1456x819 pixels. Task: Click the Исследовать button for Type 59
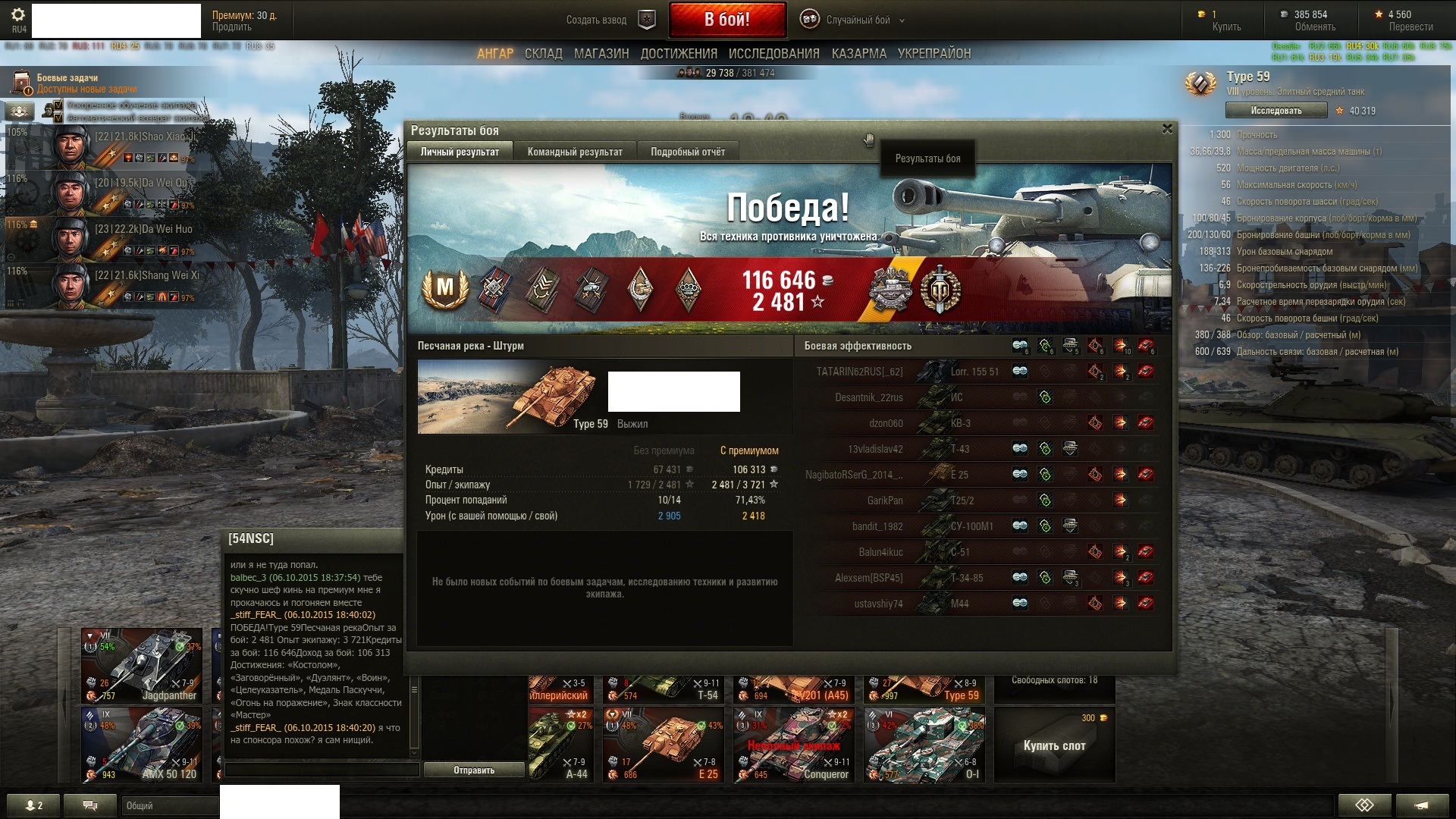pyautogui.click(x=1276, y=111)
